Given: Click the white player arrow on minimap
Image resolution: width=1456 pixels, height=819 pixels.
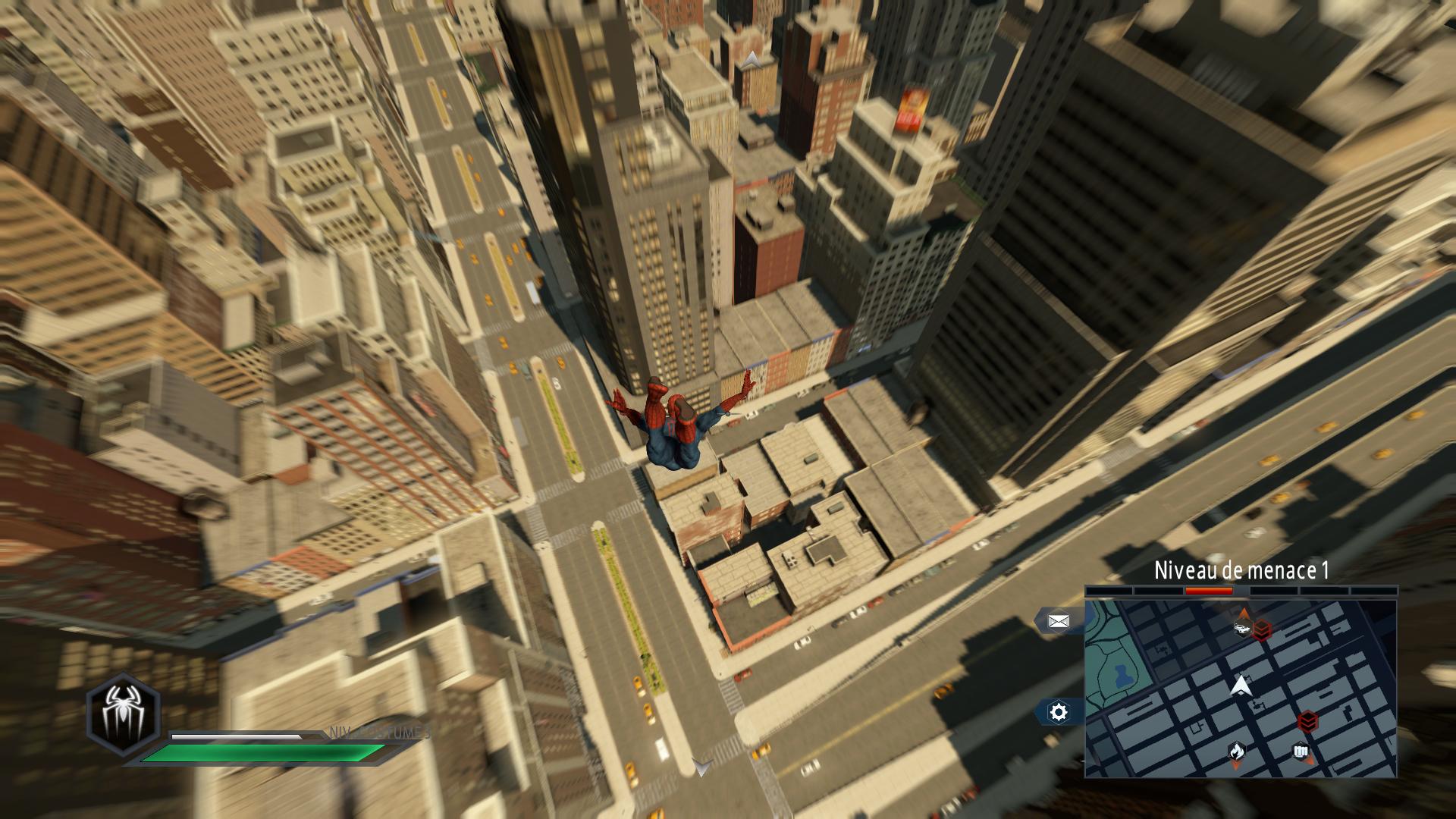Looking at the screenshot, I should pos(1241,686).
